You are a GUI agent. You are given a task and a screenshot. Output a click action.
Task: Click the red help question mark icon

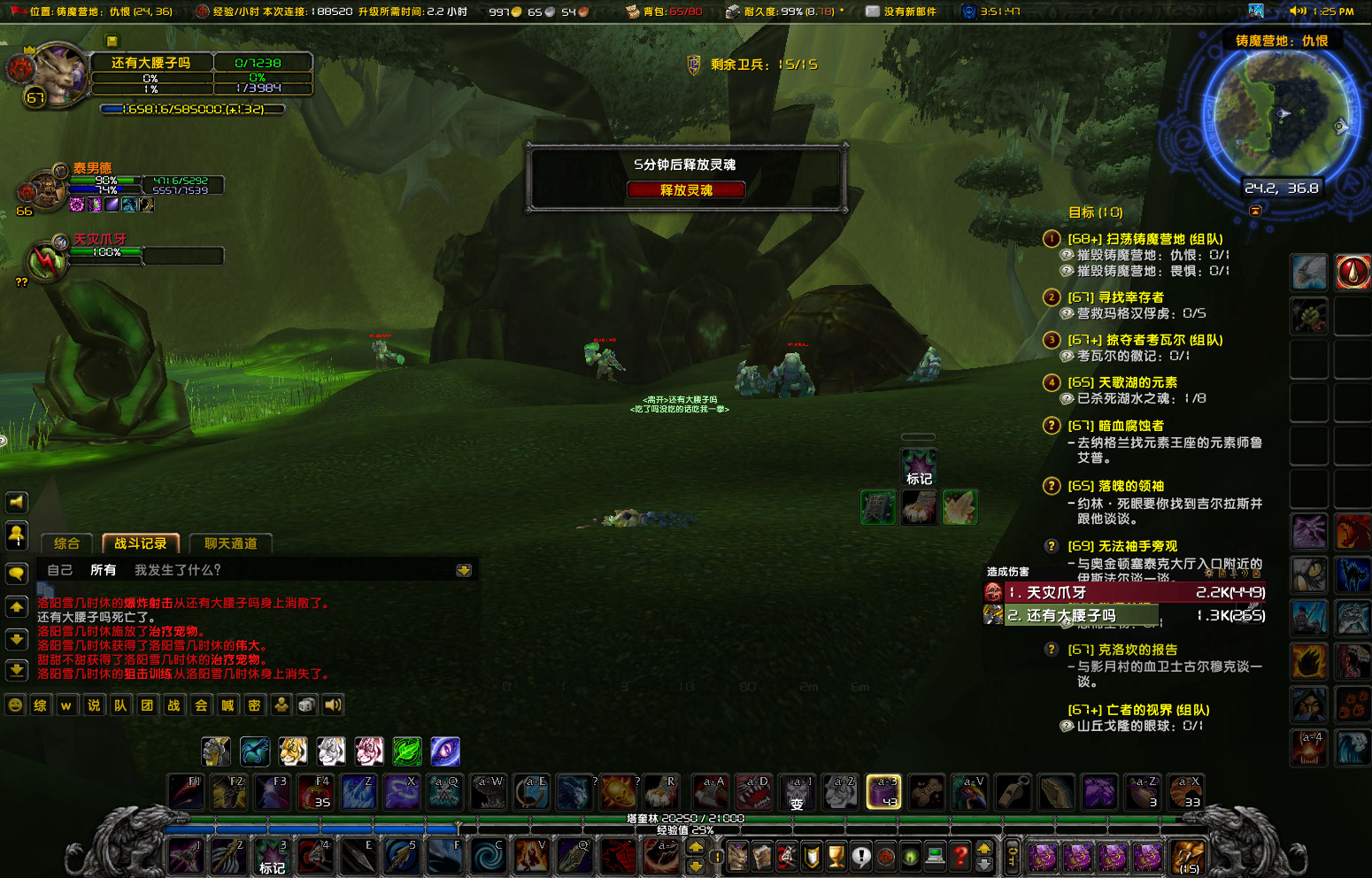959,855
